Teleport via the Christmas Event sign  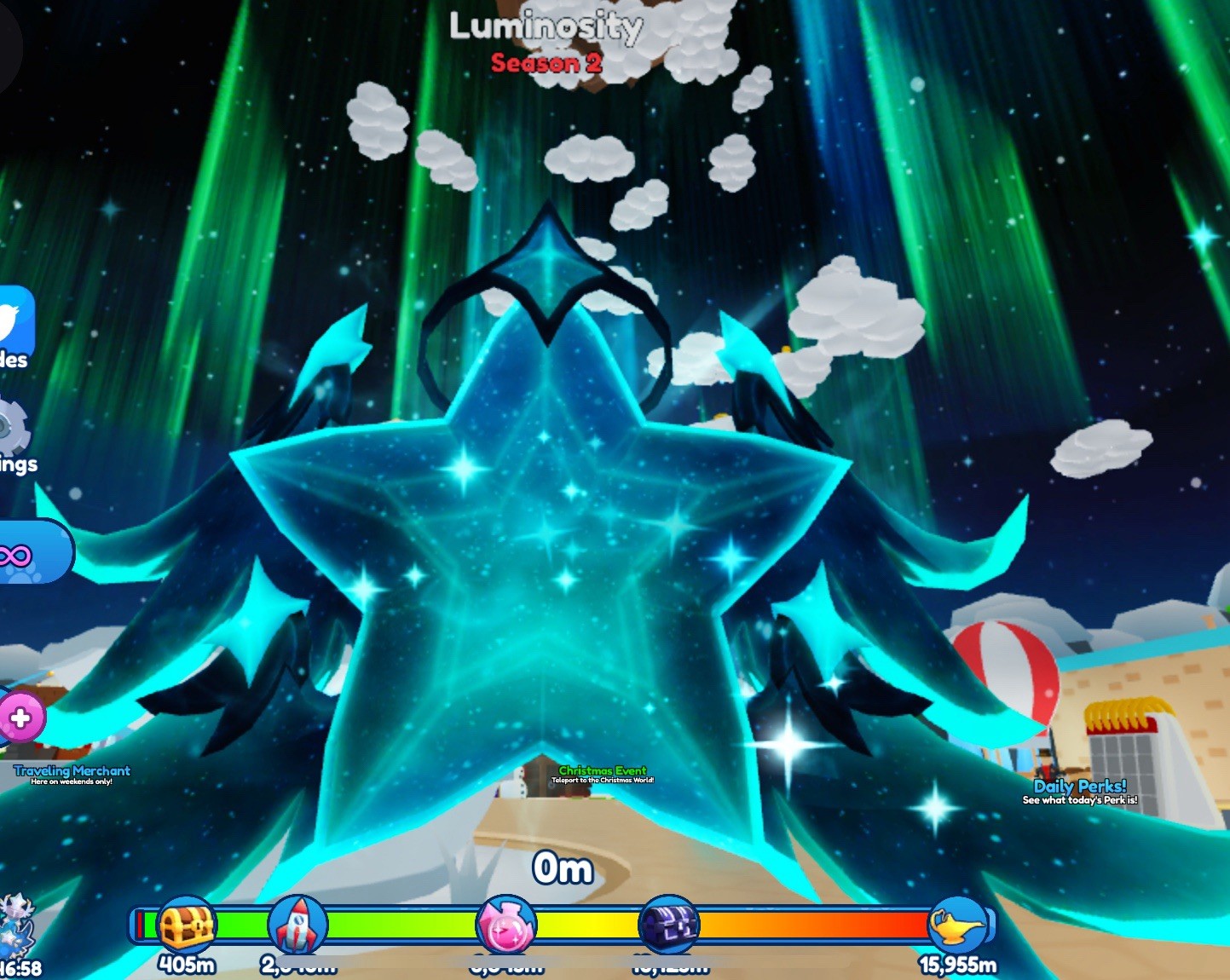(603, 771)
